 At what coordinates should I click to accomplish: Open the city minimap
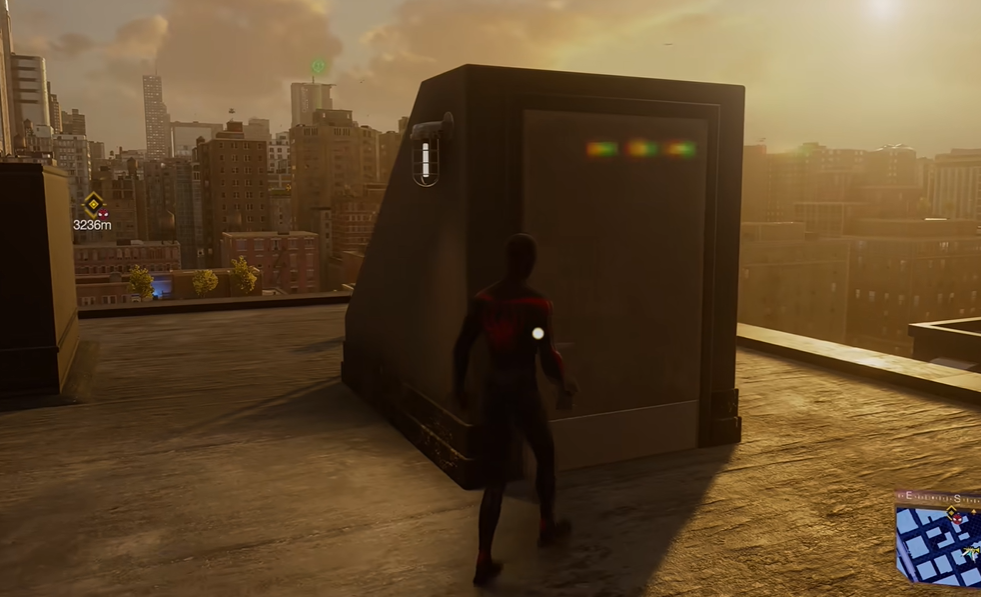pyautogui.click(x=938, y=550)
